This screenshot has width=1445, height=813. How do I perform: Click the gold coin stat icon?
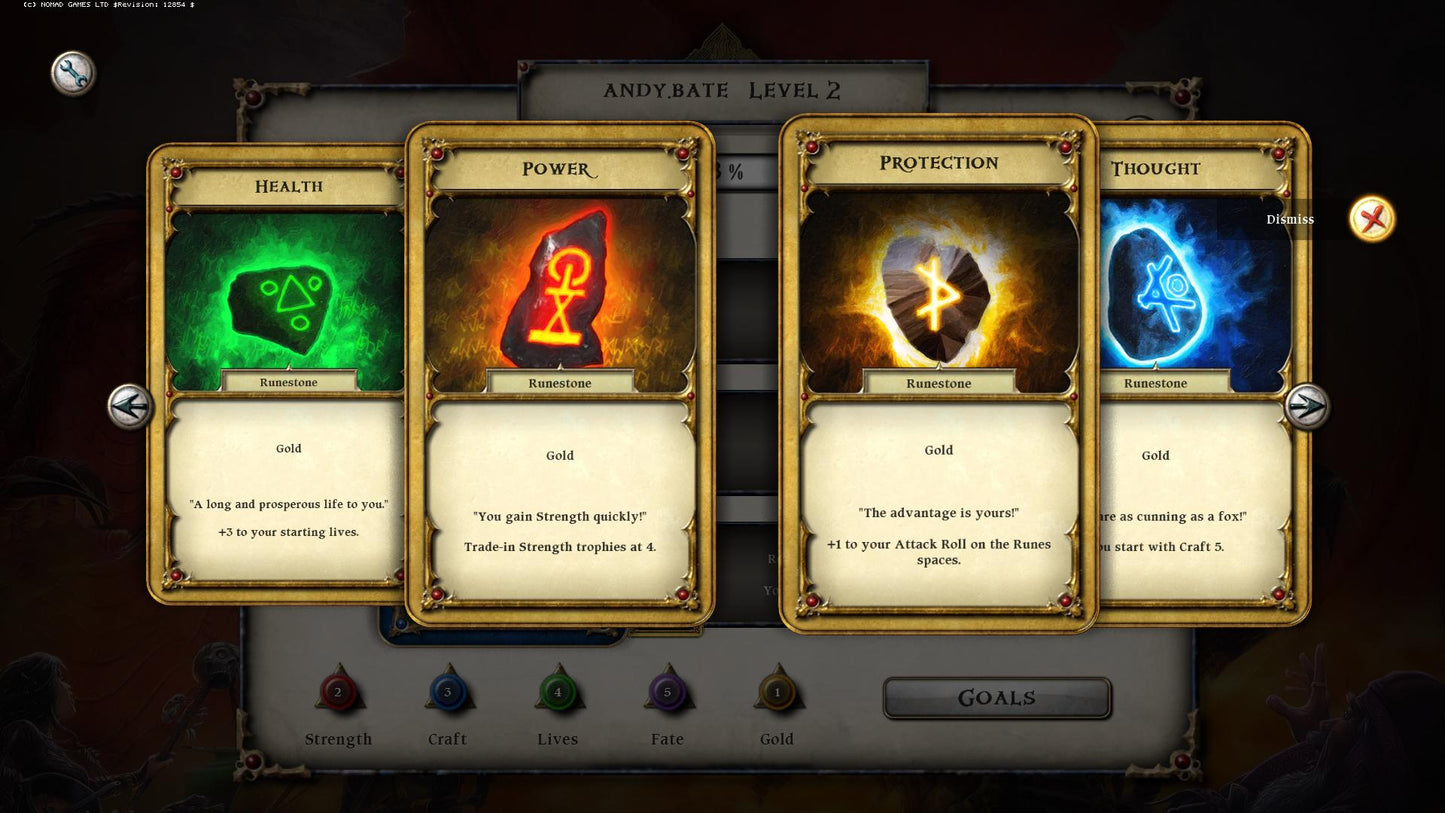(x=777, y=691)
